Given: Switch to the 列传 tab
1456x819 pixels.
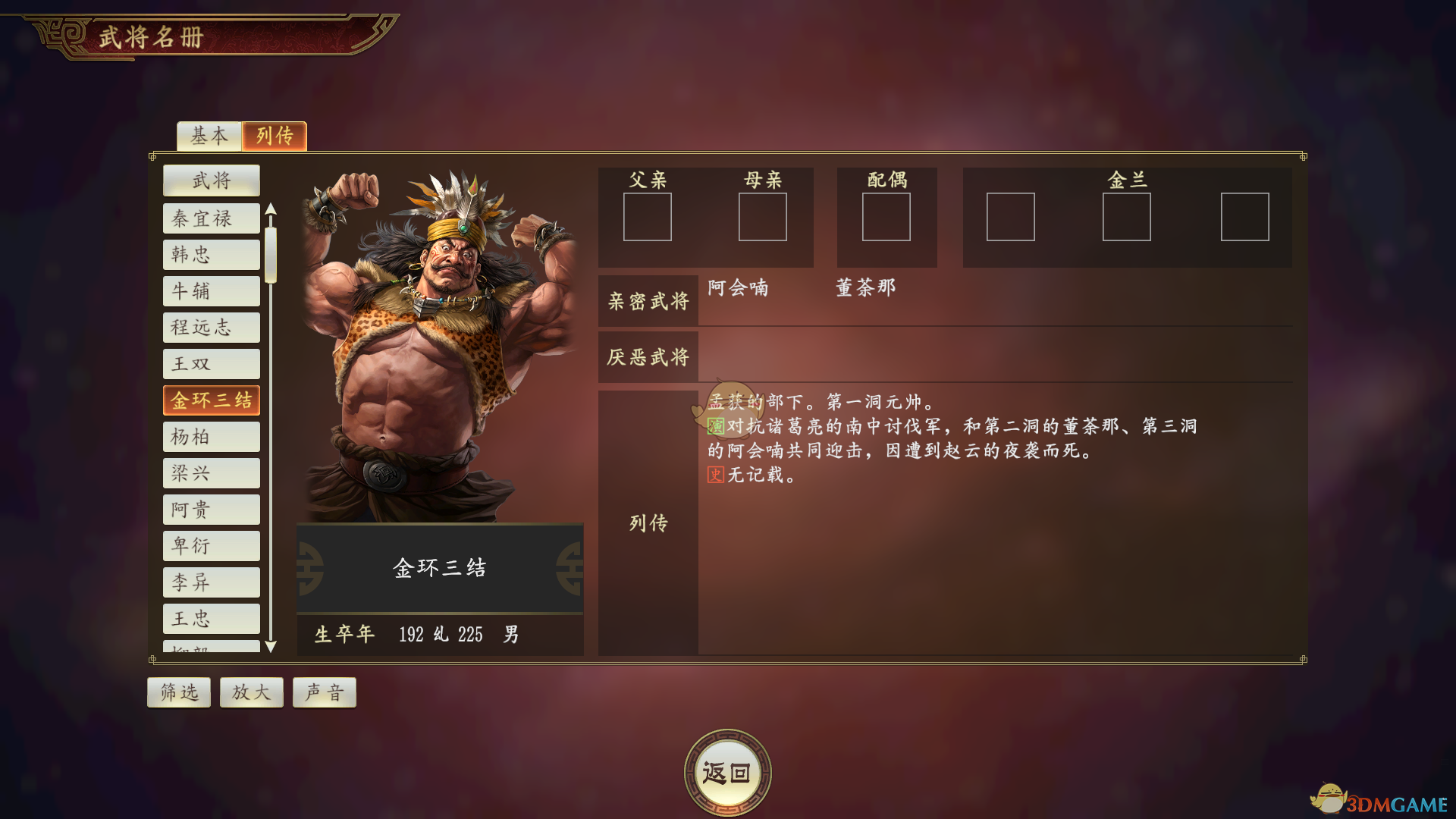Looking at the screenshot, I should coord(274,136).
